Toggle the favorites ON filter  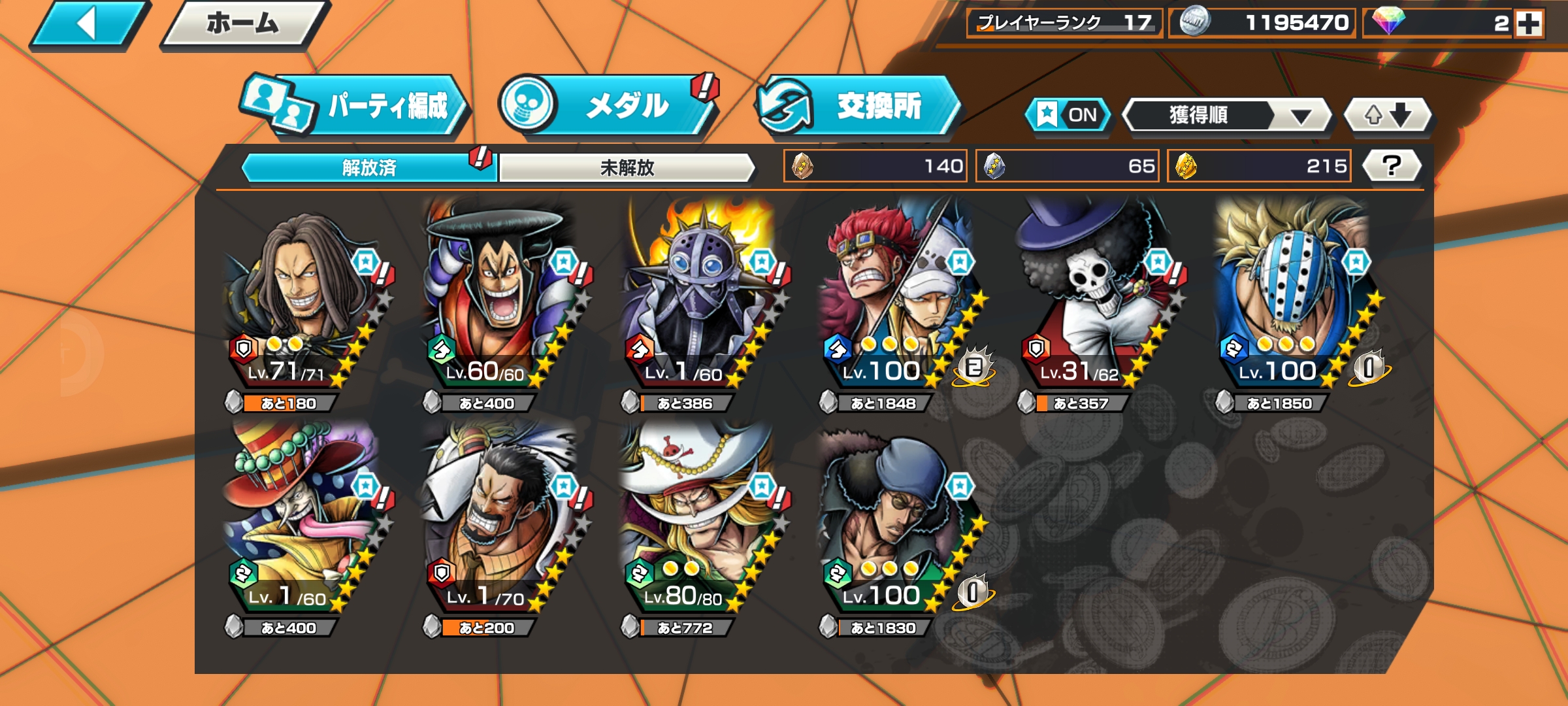(x=1068, y=115)
